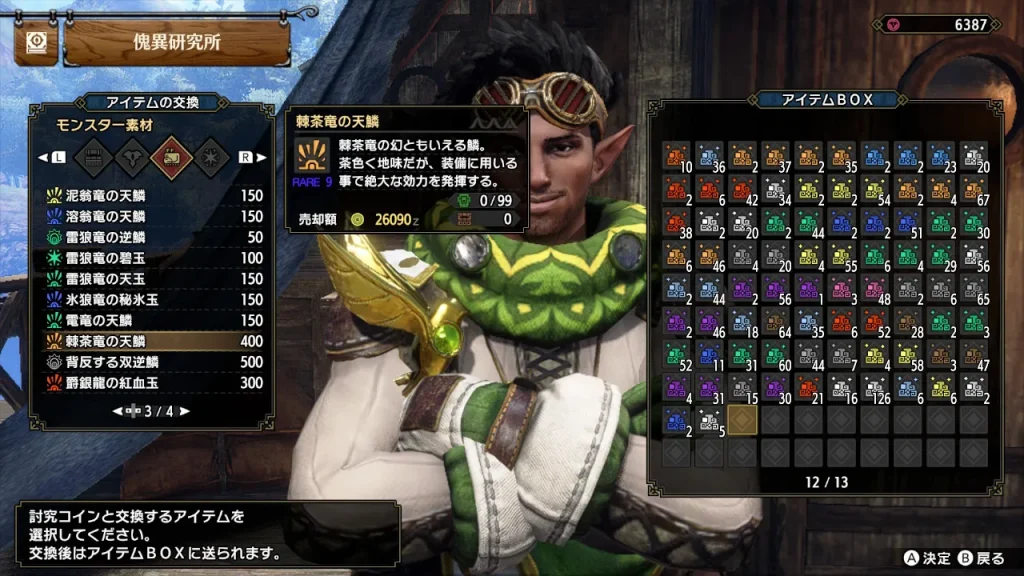Viewport: 1024px width, 576px height.
Task: Select the highlighted gold empty item box slot
Action: tap(743, 421)
